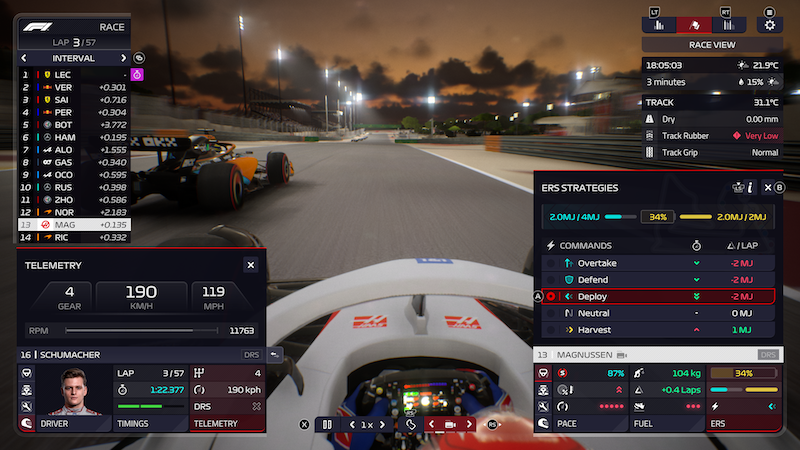Pause the race simulation
Image resolution: width=800 pixels, height=450 pixels.
click(326, 424)
